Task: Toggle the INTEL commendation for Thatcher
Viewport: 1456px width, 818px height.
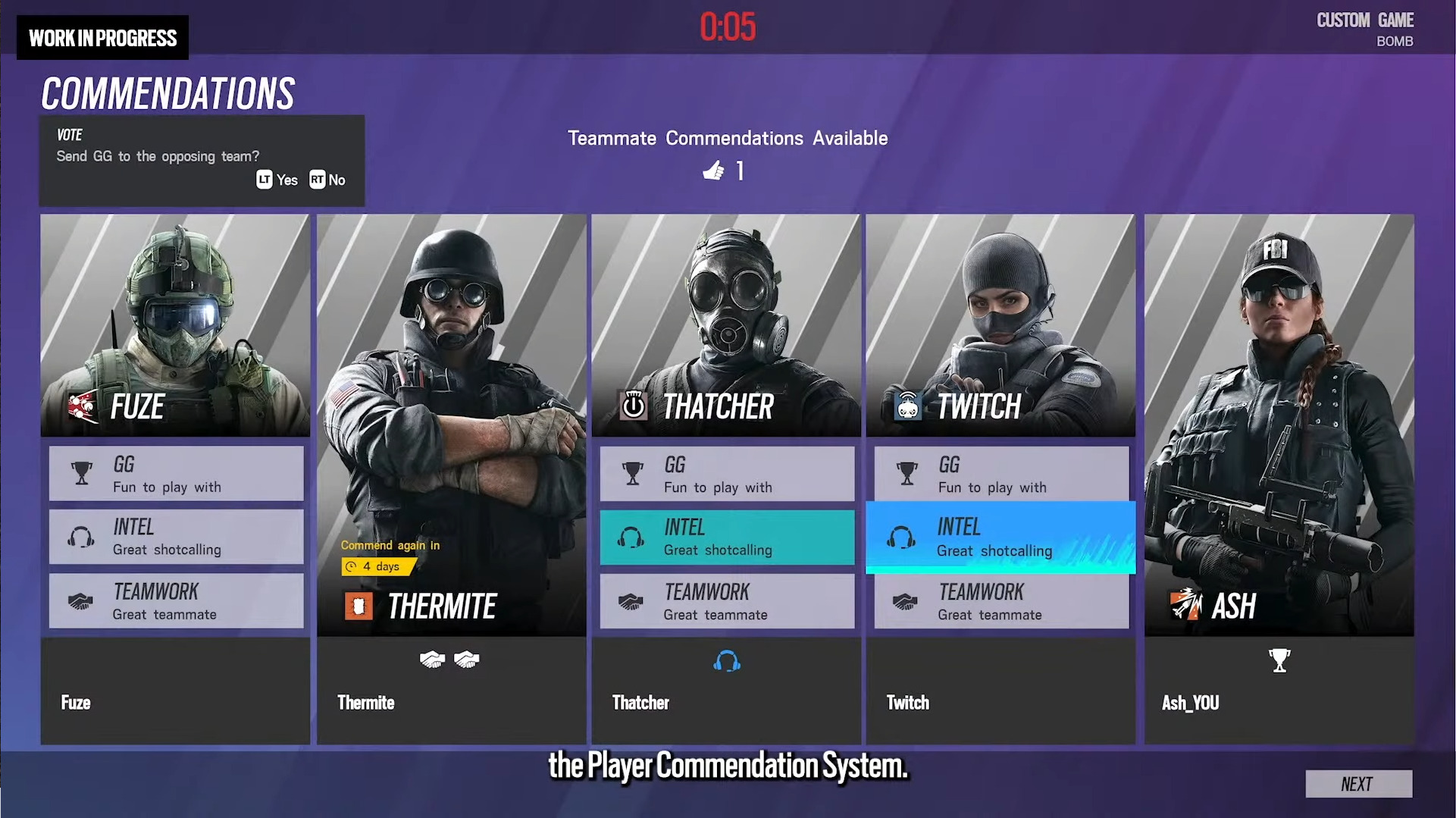Action: click(x=726, y=537)
